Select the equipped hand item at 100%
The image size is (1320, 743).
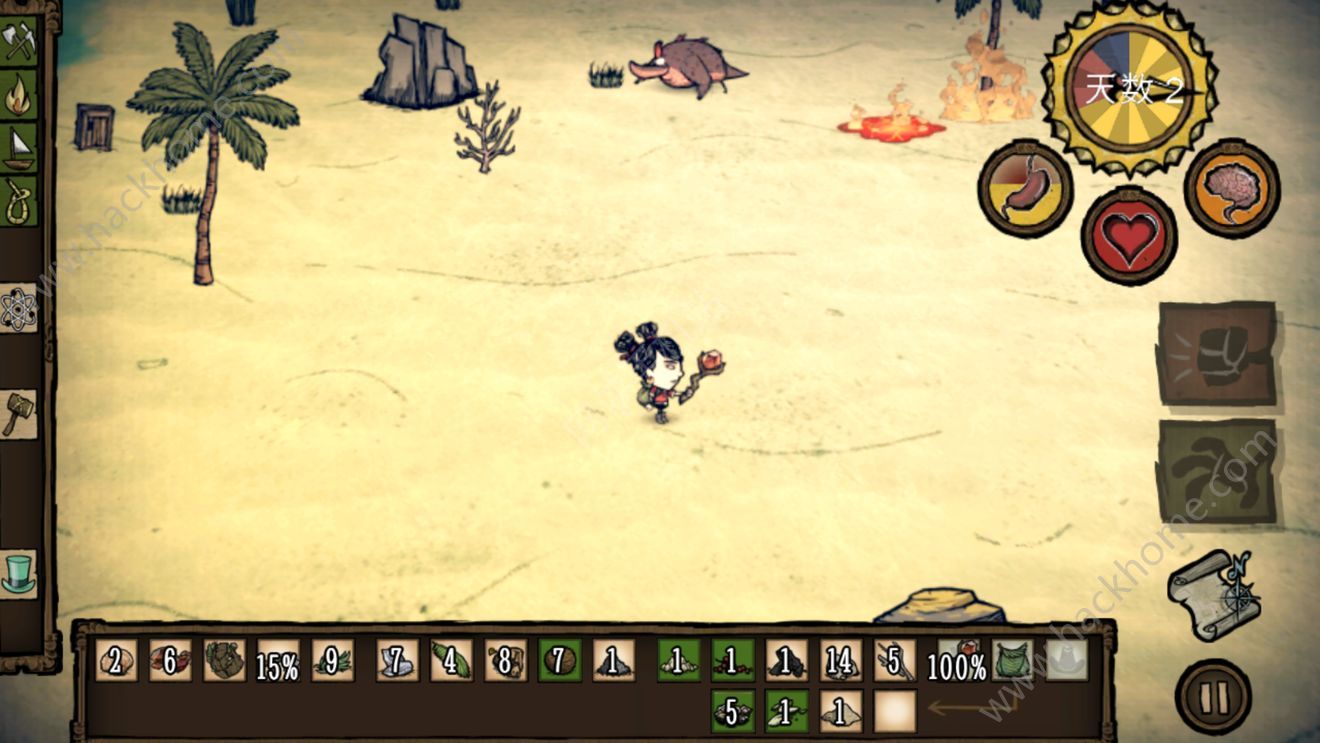(x=957, y=661)
